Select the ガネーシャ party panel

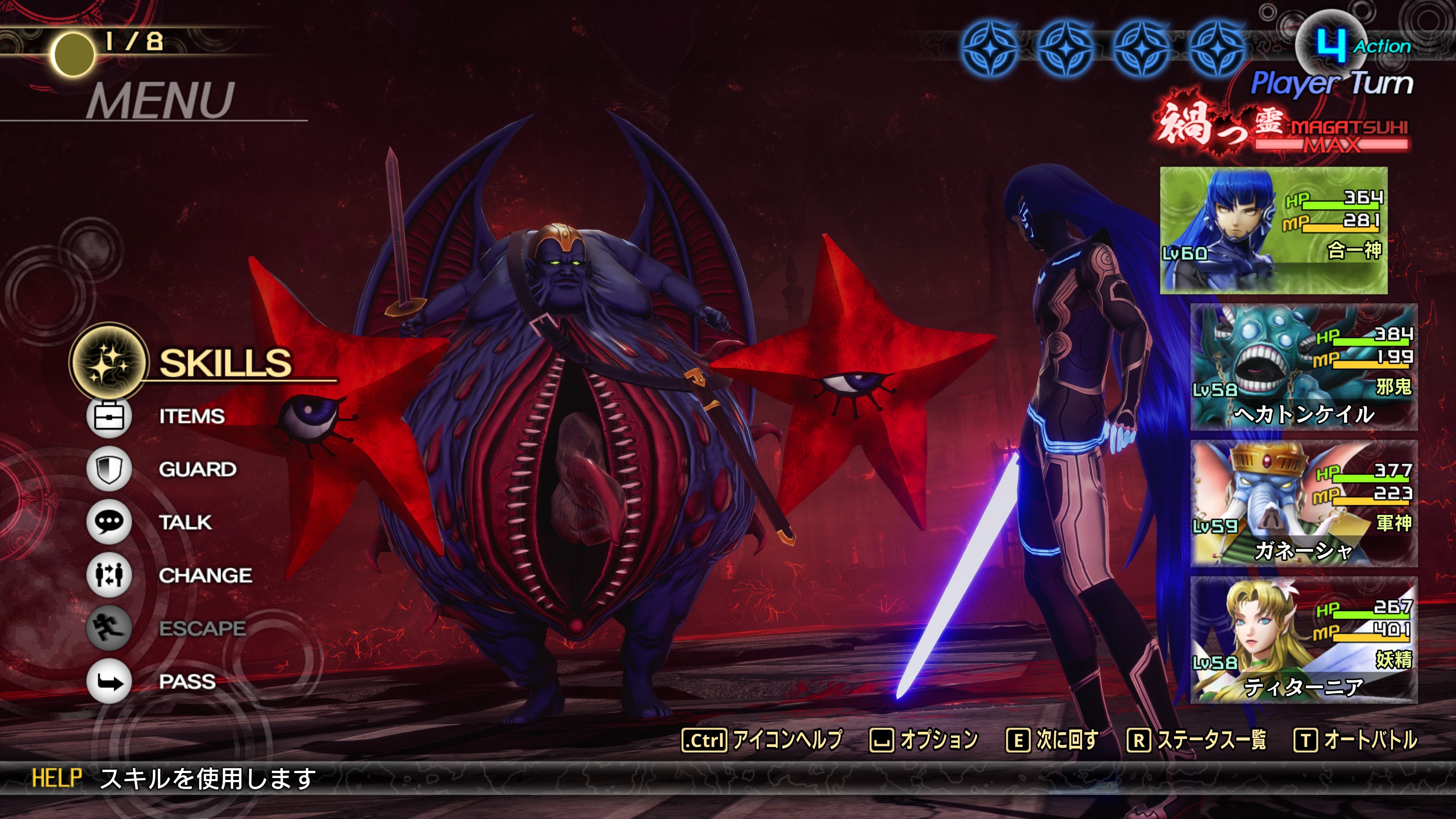point(1304,504)
